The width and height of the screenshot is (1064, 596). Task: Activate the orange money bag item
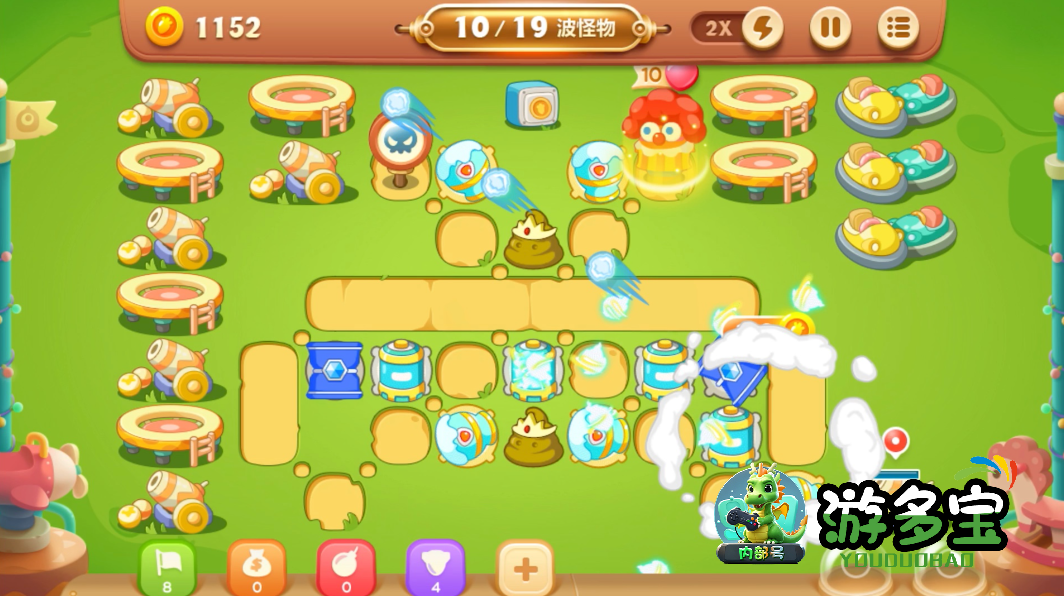point(256,568)
